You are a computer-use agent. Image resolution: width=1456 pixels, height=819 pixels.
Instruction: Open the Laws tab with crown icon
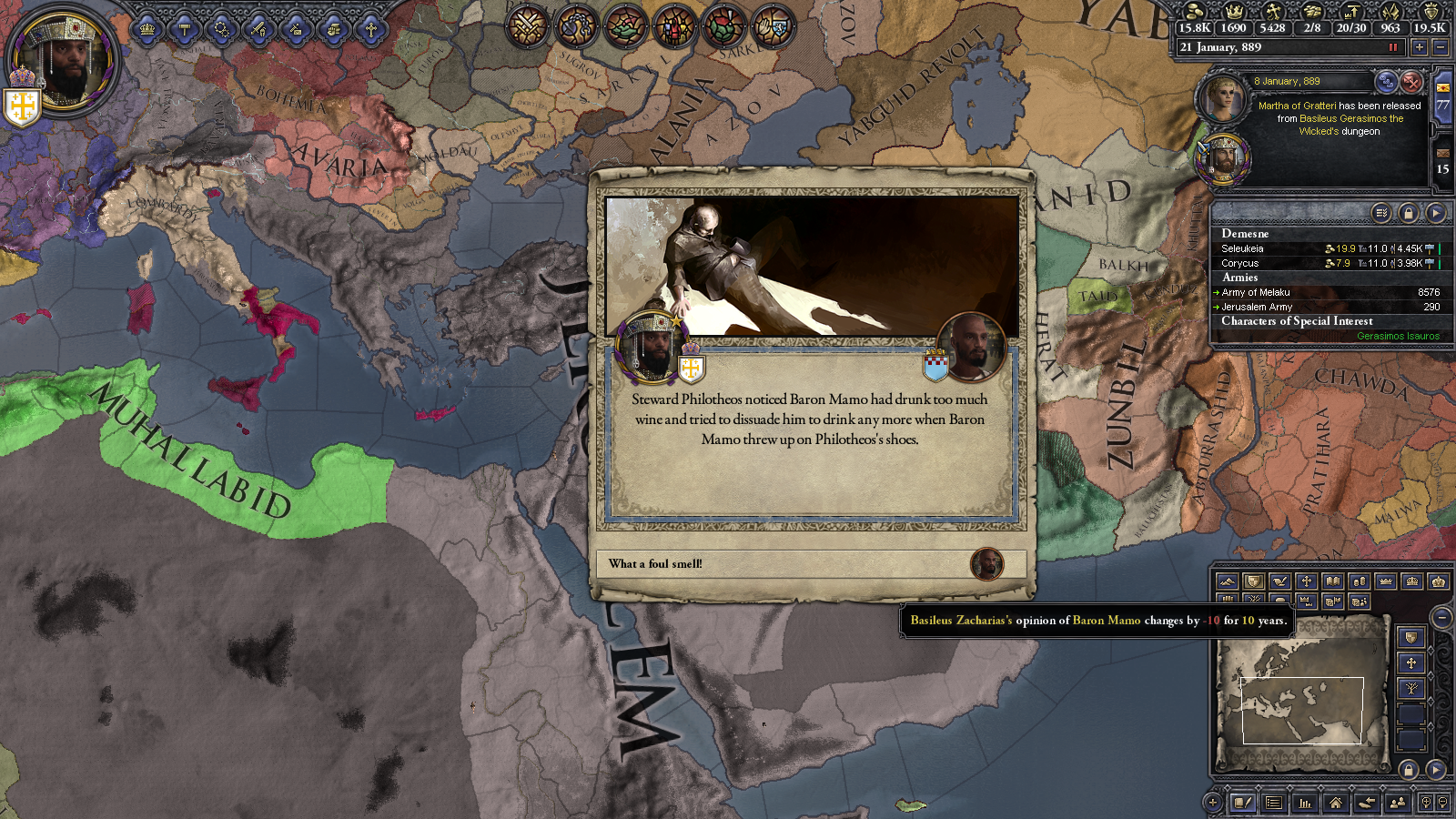point(147,30)
